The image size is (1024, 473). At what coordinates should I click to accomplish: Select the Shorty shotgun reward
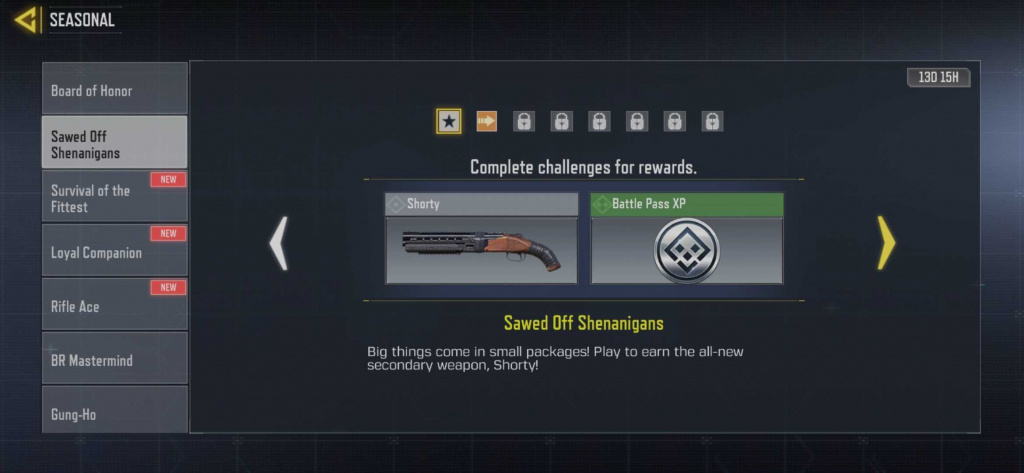[481, 239]
